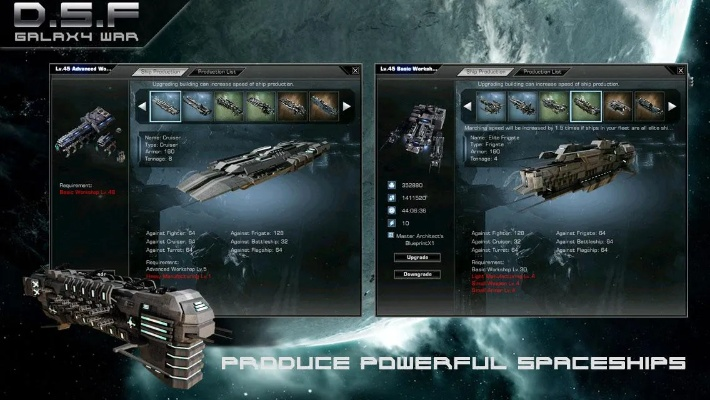Select the highlighted Cruiser ship thumbnail
Viewport: 710px width, 400px height.
click(x=165, y=105)
